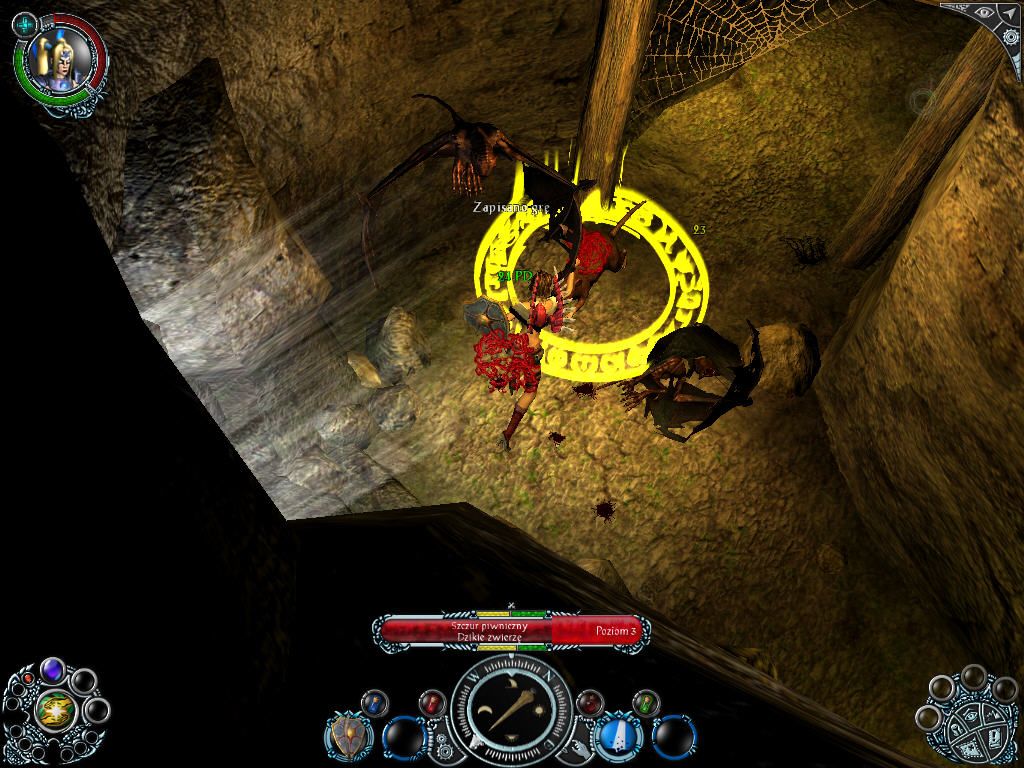
Task: Click the eye button in top-right corner
Action: coord(984,14)
